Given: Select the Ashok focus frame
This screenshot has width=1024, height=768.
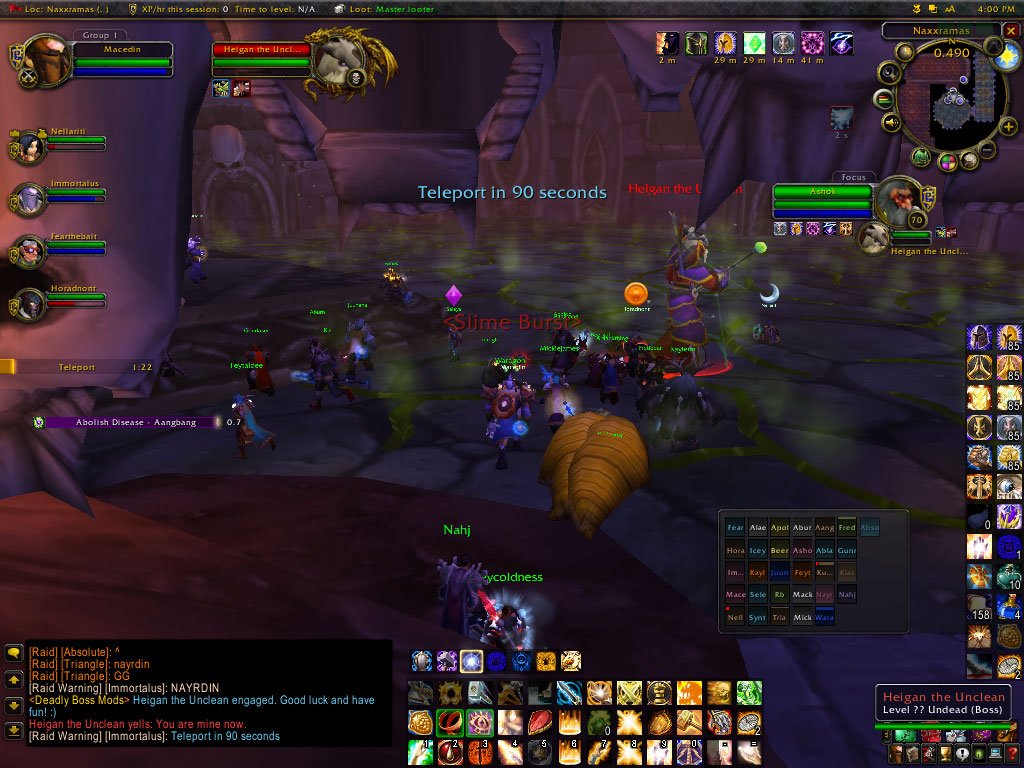Looking at the screenshot, I should pyautogui.click(x=822, y=198).
